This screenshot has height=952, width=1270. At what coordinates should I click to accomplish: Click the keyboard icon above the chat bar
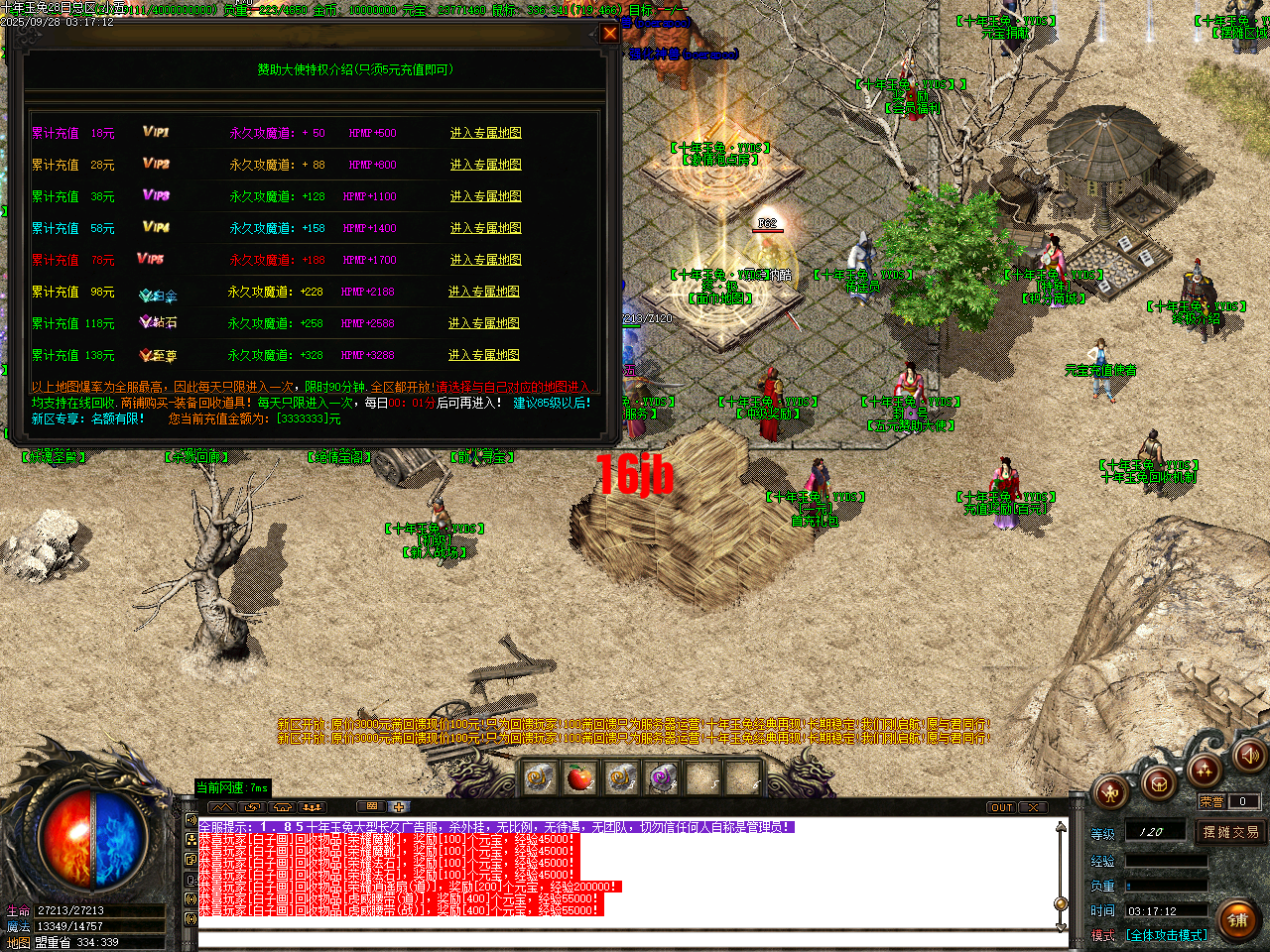(373, 807)
